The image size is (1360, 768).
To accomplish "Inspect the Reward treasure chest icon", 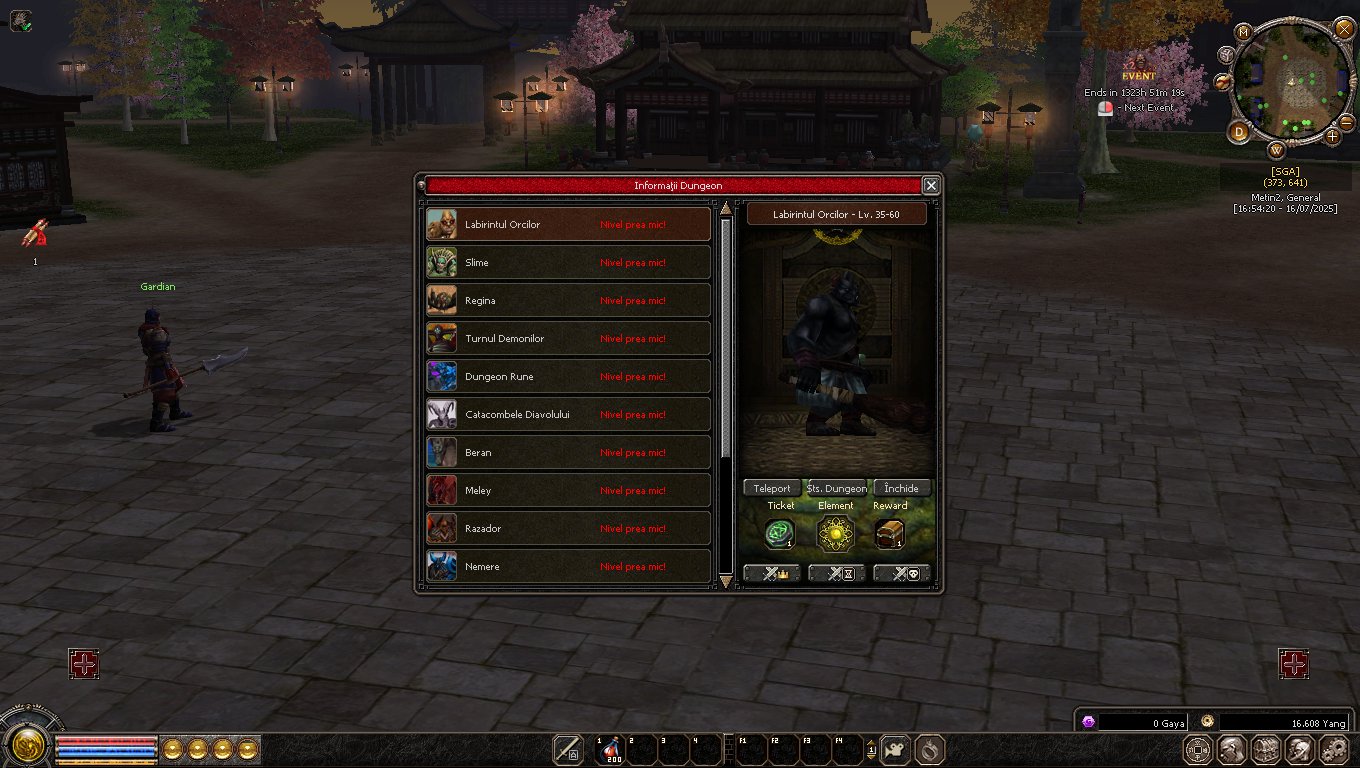I will point(889,533).
